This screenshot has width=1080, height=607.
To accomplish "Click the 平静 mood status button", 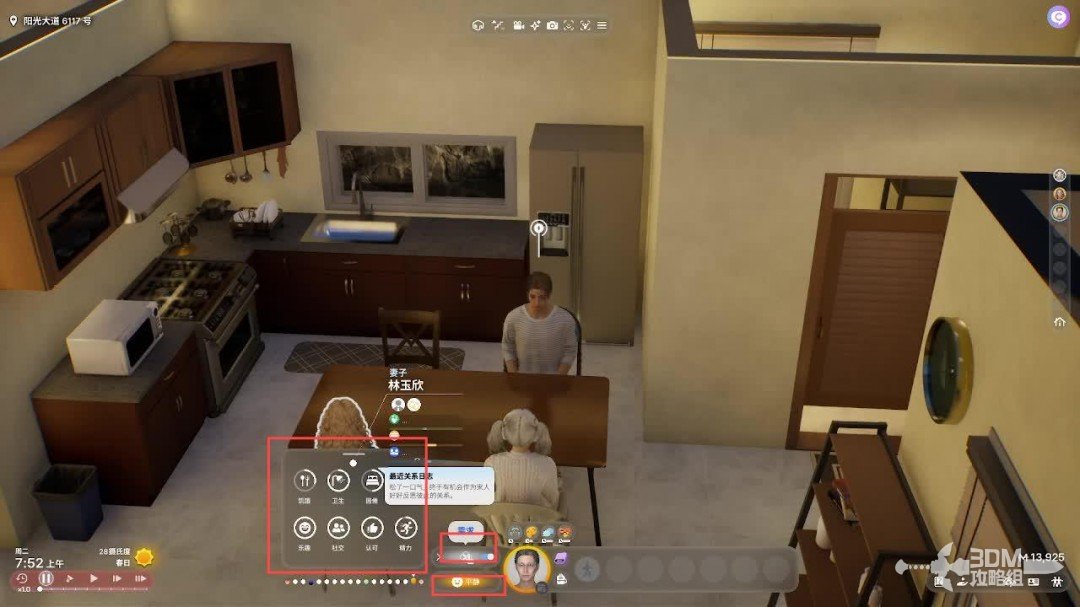I will [467, 581].
